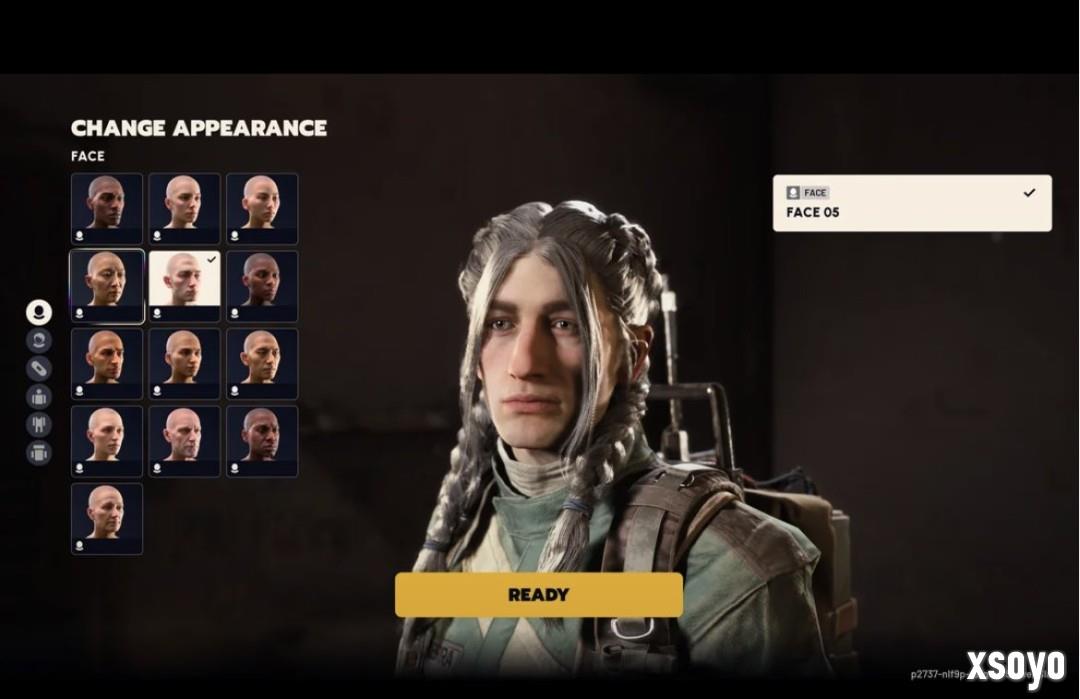Open the bandage-shaped category icon
The width and height of the screenshot is (1080, 699).
pos(39,368)
